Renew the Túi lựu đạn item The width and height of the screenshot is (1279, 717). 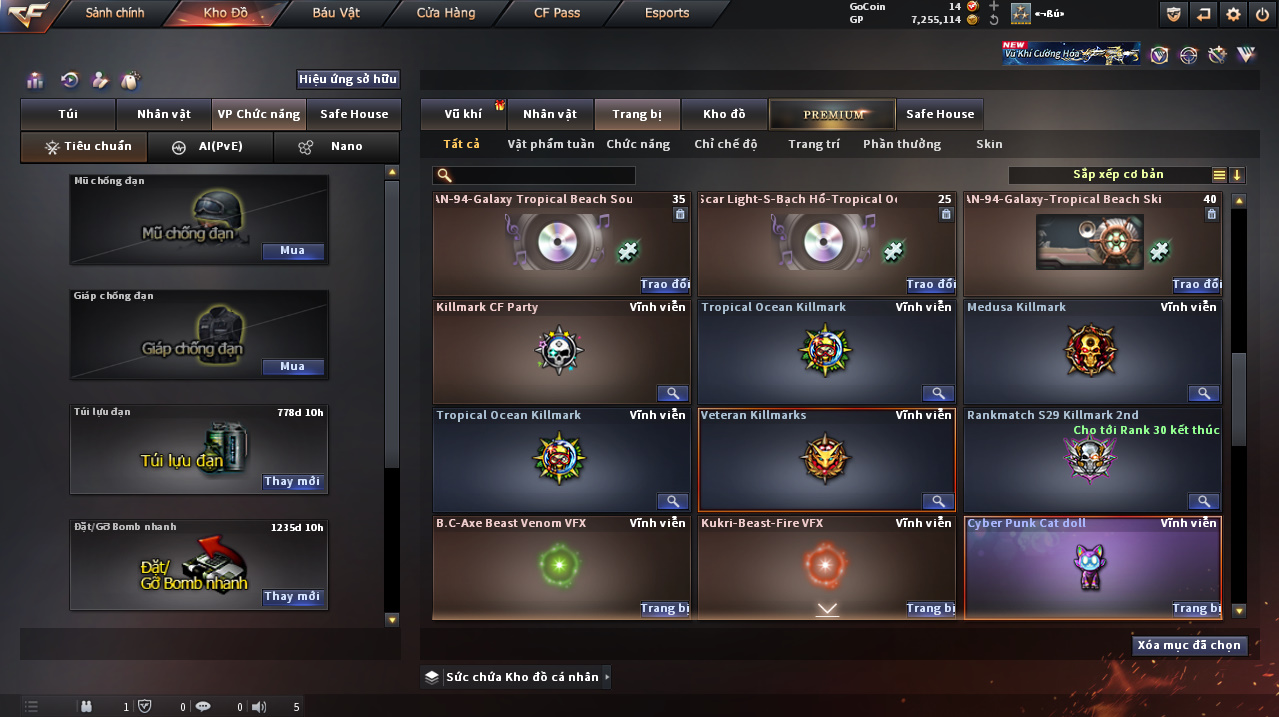point(293,482)
